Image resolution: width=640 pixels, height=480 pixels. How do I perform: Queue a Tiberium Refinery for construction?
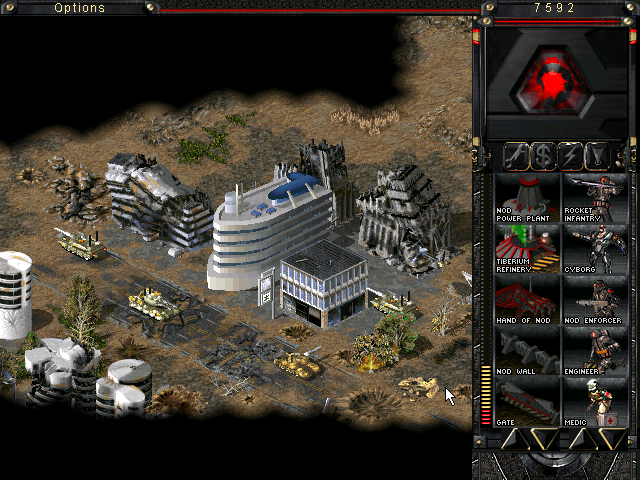coord(526,247)
